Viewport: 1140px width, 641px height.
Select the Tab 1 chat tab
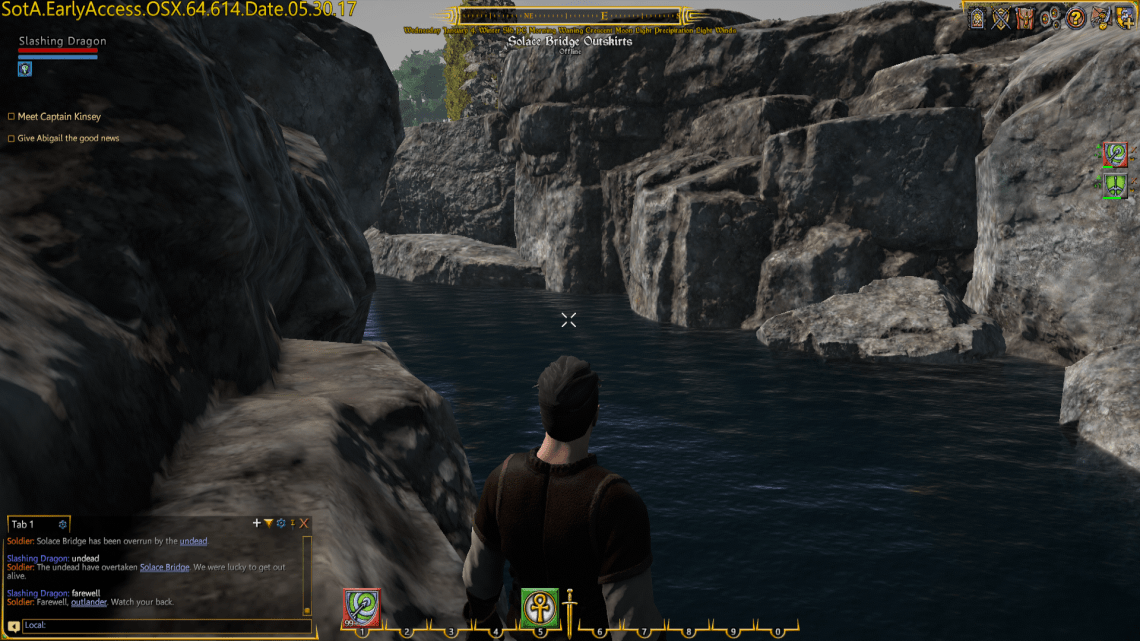click(23, 524)
